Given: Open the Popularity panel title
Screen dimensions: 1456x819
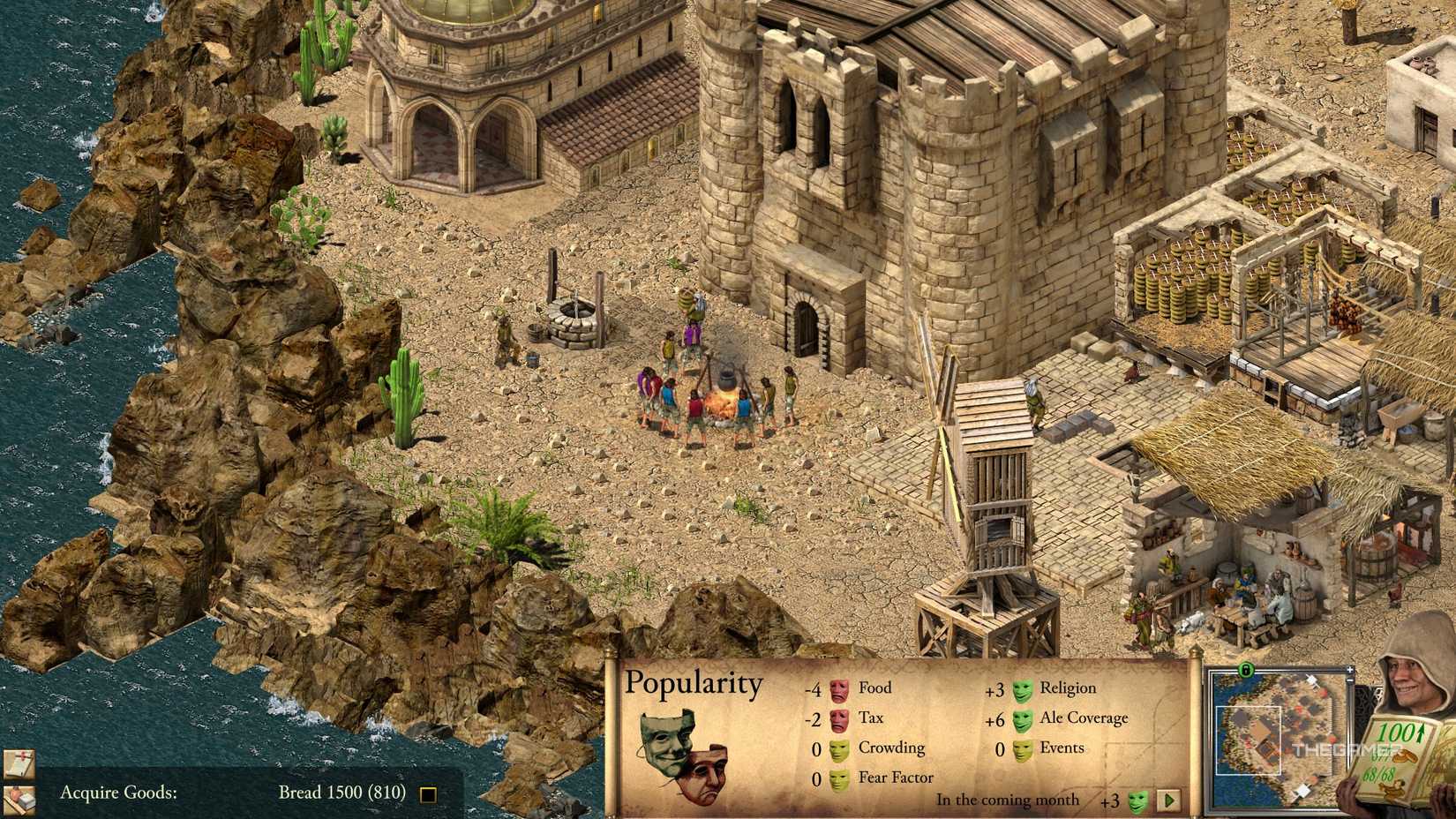Looking at the screenshot, I should coord(694,683).
